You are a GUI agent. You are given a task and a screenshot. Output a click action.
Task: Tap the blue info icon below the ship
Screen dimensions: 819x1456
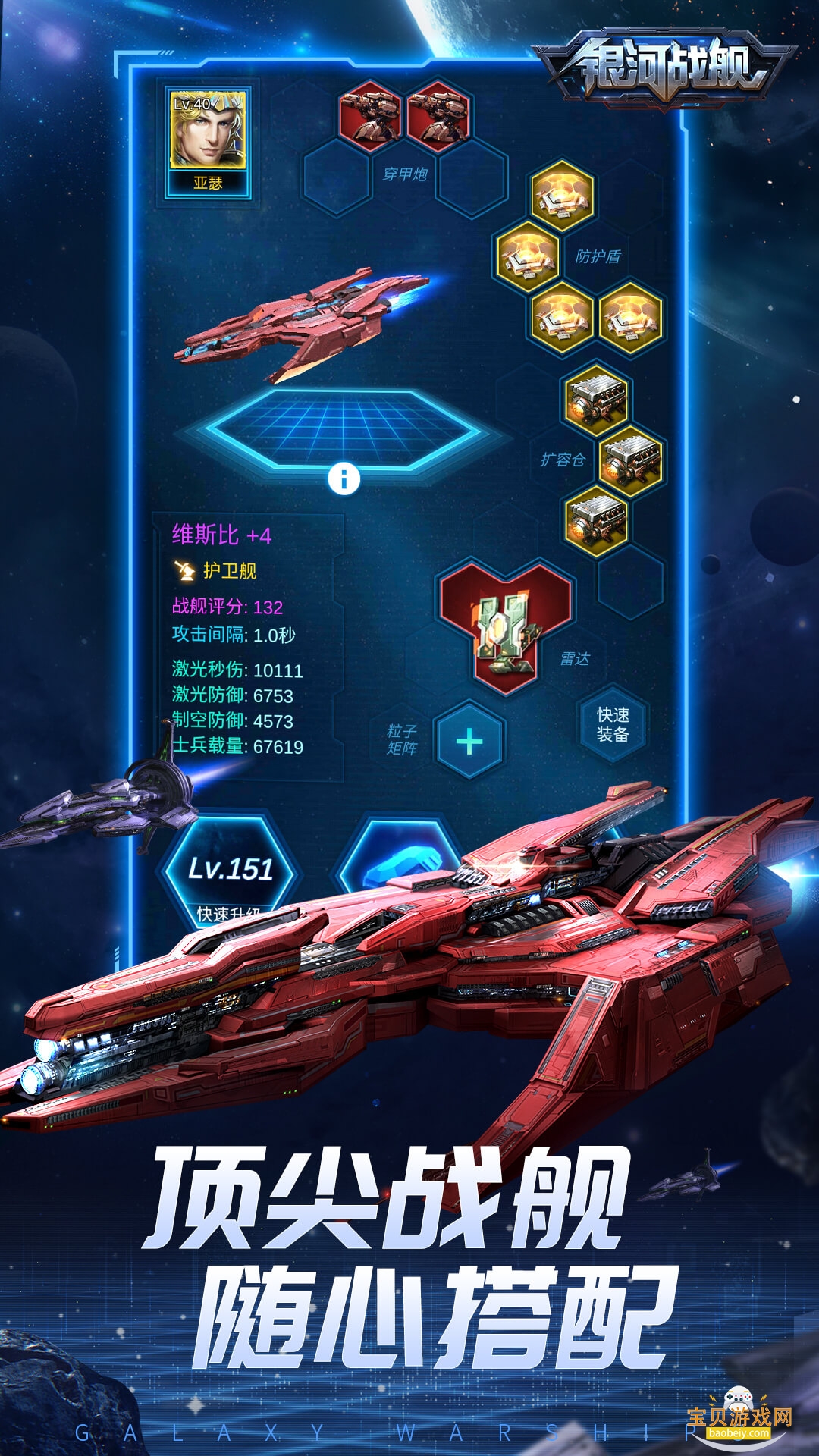click(344, 479)
